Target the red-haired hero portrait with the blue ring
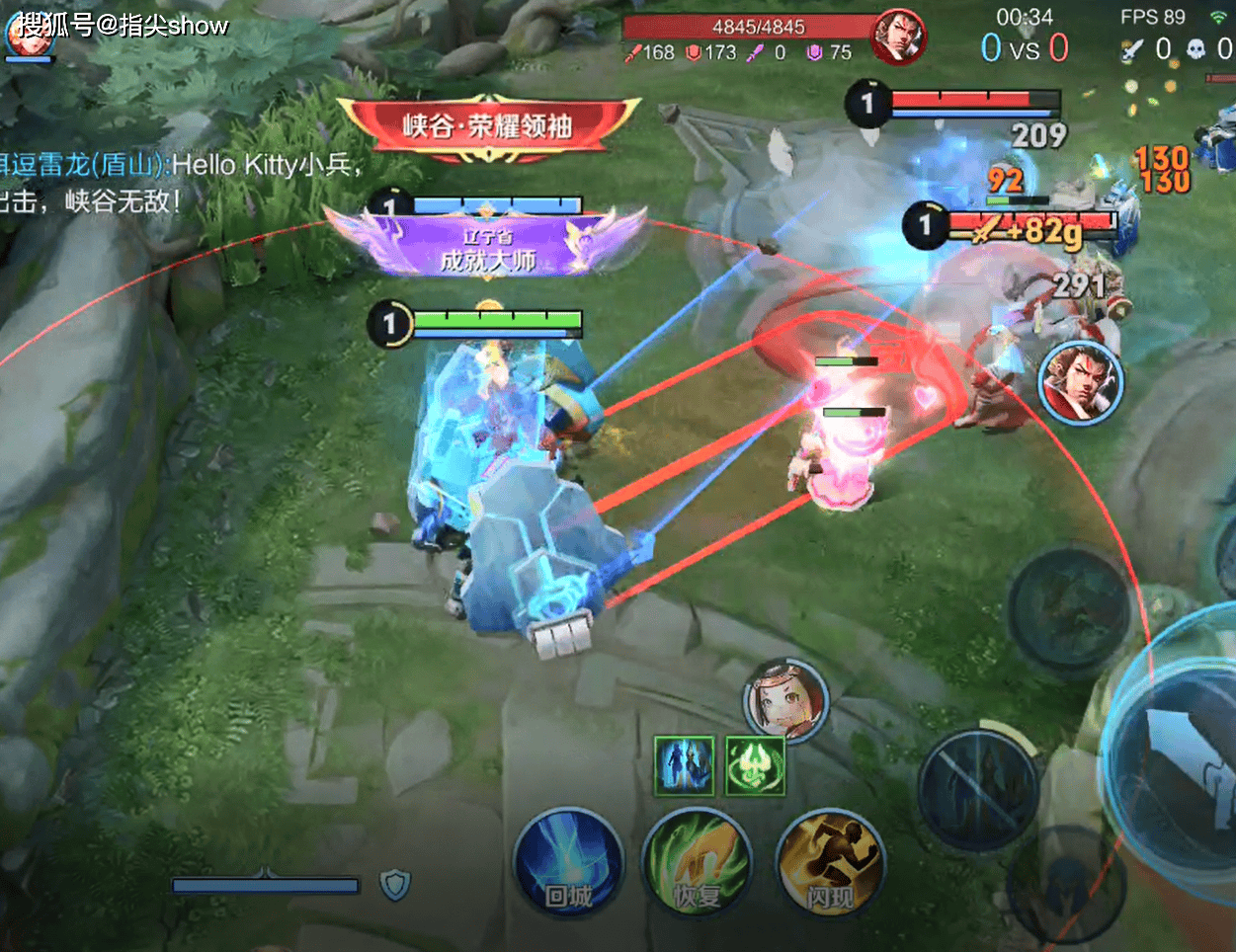Image resolution: width=1236 pixels, height=952 pixels. click(x=1080, y=383)
